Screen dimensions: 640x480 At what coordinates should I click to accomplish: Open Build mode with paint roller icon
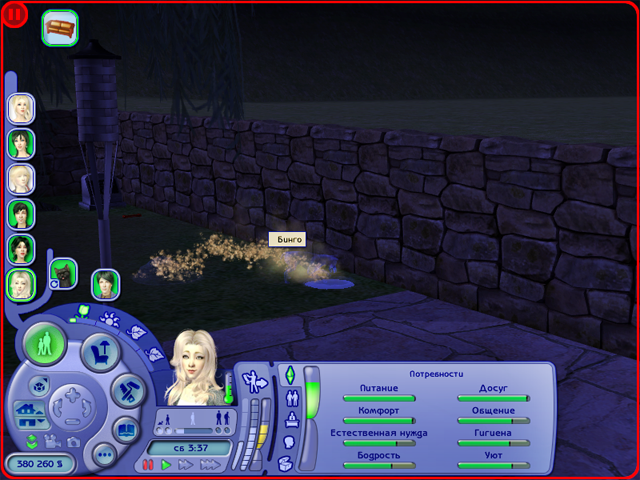click(x=128, y=391)
